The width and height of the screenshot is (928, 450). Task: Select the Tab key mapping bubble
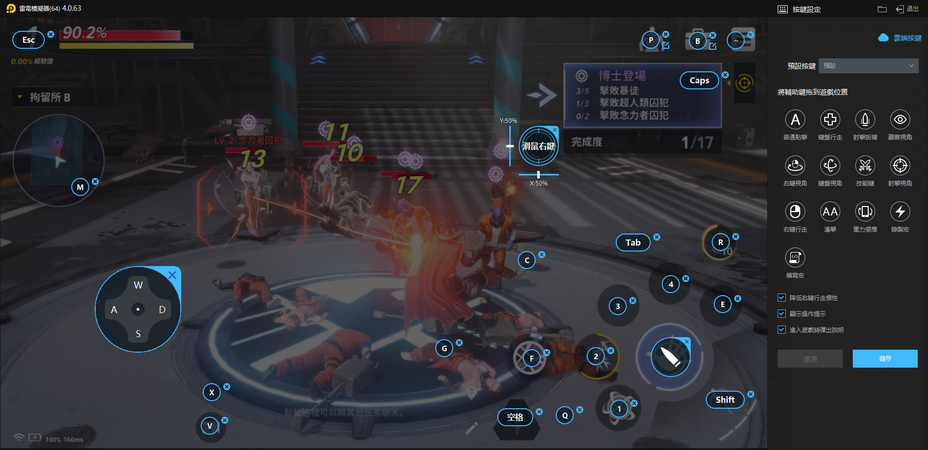(x=633, y=243)
